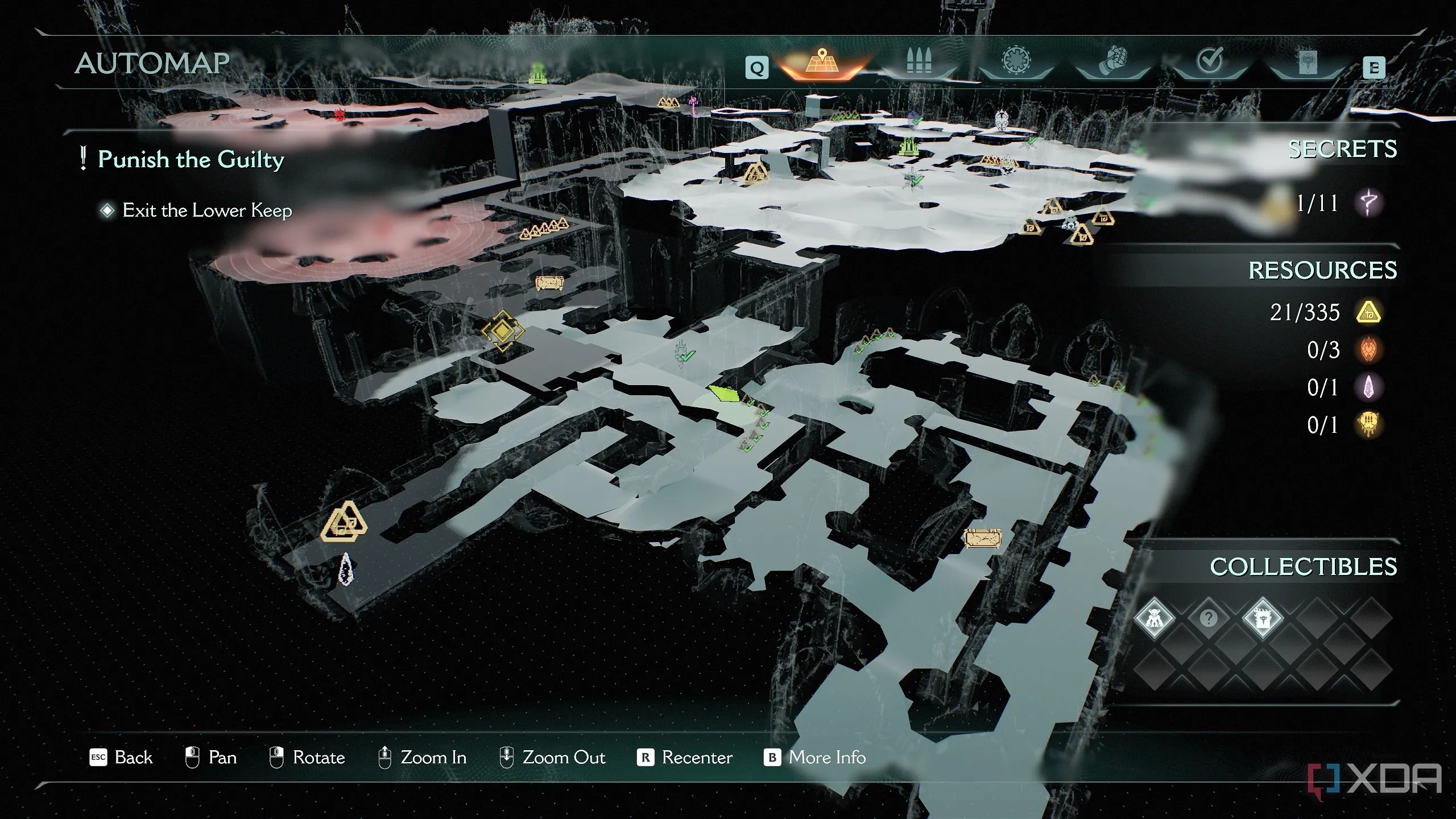Select the gold chest marker near lower corridor
Viewport: 1456px width, 819px height.
point(983,538)
